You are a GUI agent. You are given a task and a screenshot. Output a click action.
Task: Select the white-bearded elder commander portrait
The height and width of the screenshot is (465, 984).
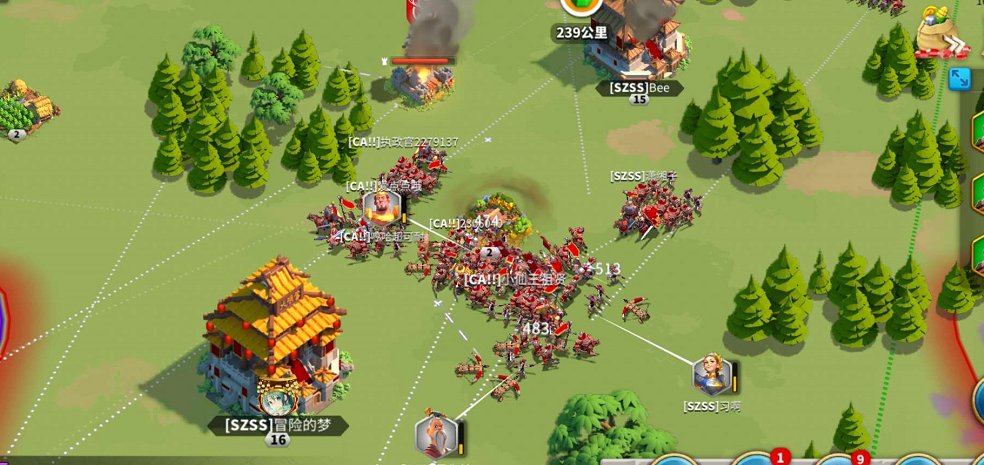point(436,436)
